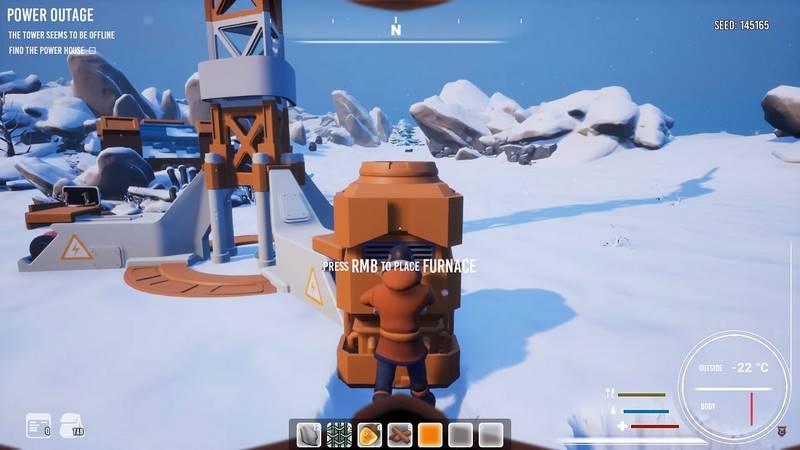Select the yellow food item hotbar slot

pos(369,435)
